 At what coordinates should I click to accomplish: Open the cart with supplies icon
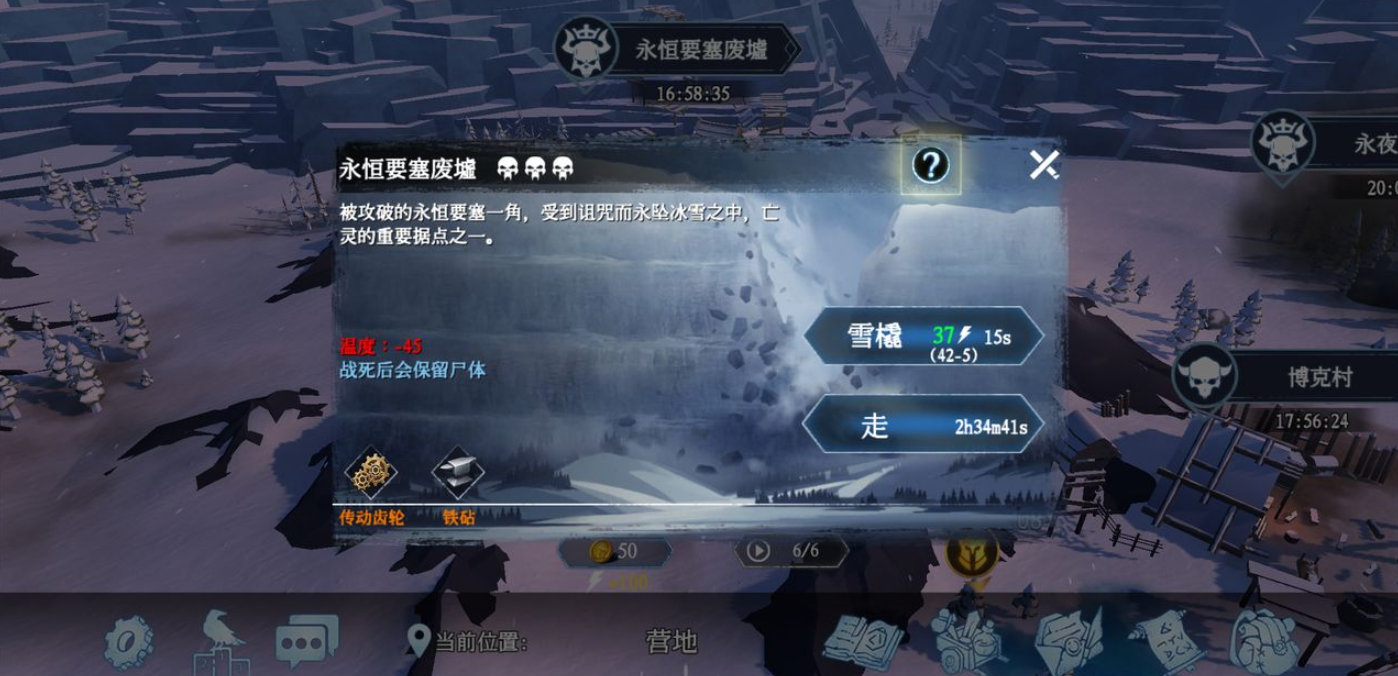(966, 636)
